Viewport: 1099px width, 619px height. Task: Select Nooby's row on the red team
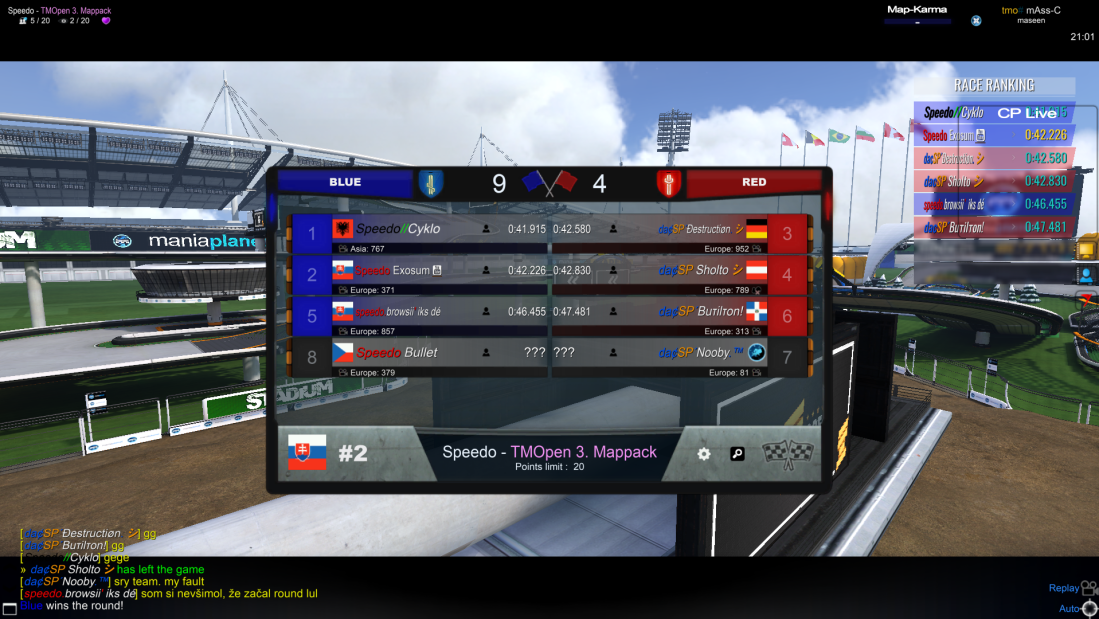coord(680,357)
